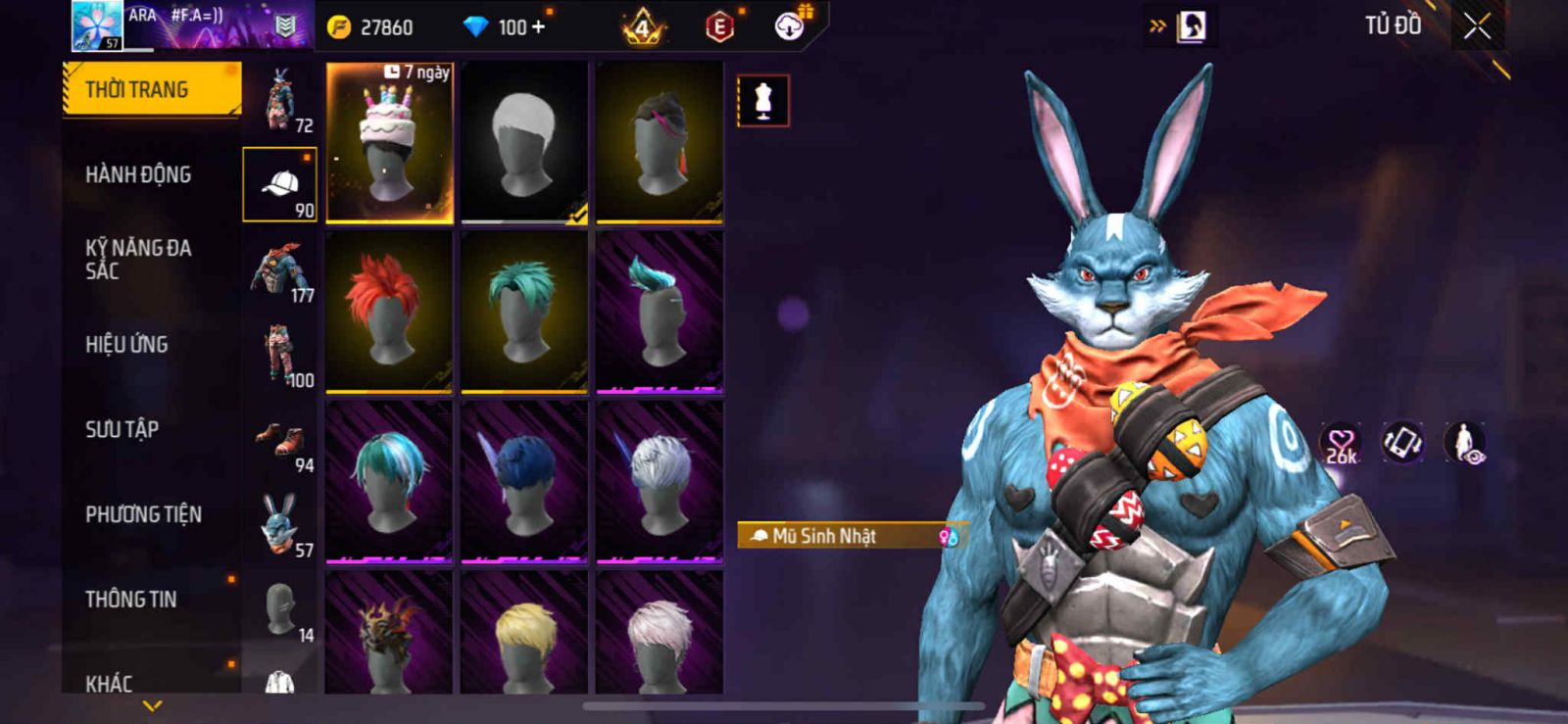Image resolution: width=1568 pixels, height=724 pixels.
Task: Show the Thông Tin tab
Action: click(130, 600)
